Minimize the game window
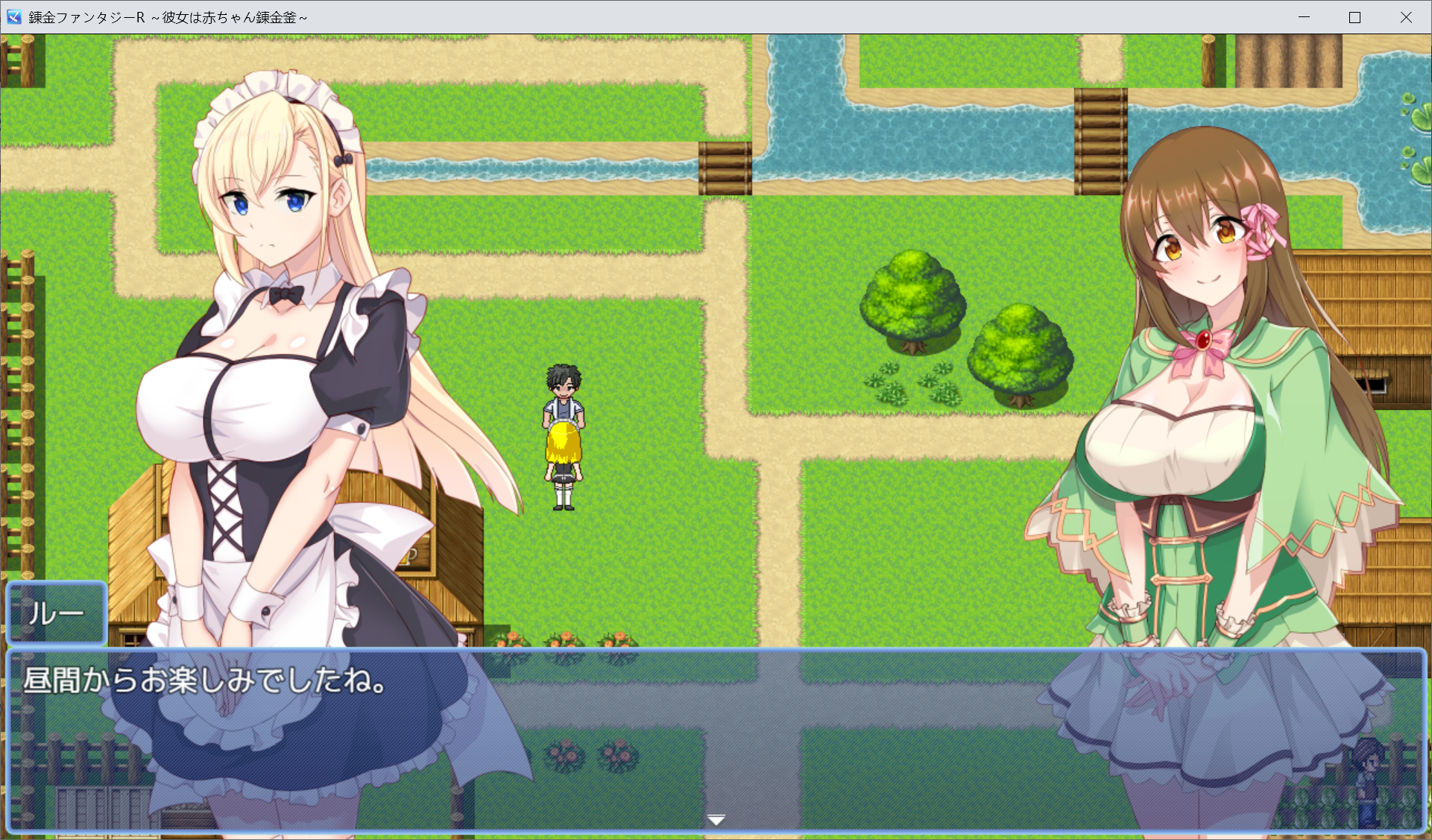The image size is (1432, 840). coord(1304,16)
